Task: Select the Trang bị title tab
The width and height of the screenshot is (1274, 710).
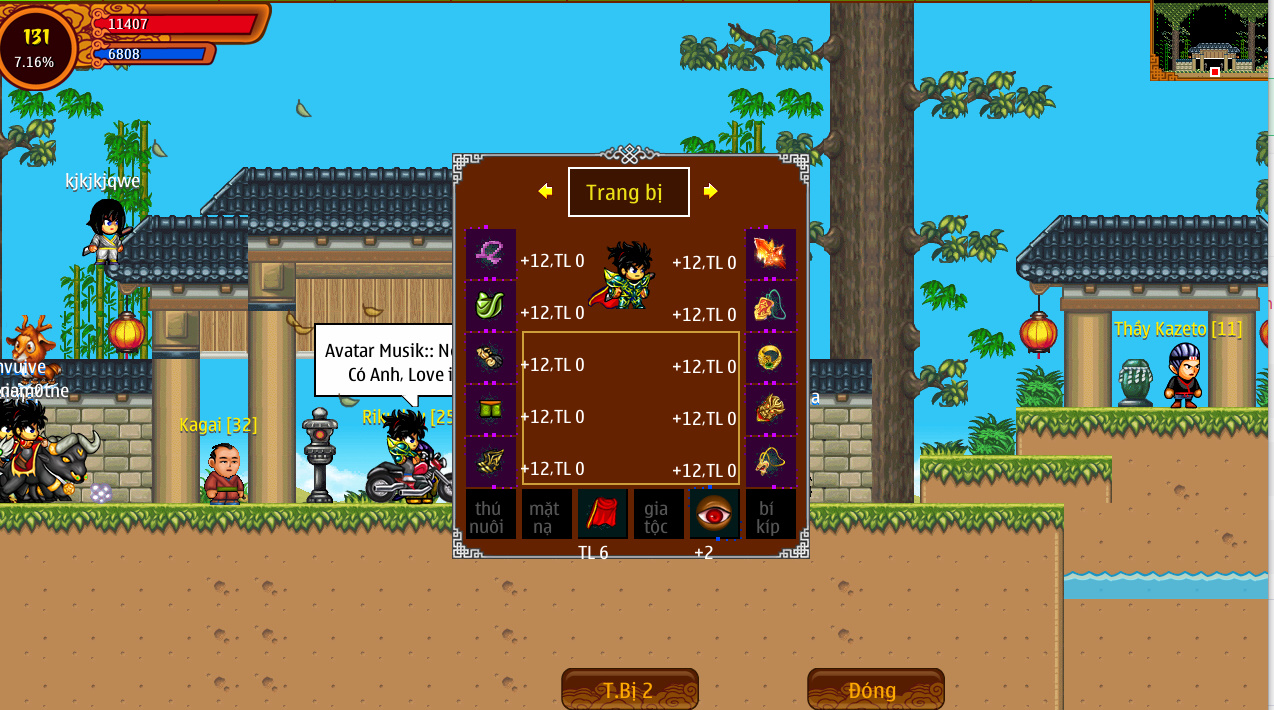Action: pos(628,192)
